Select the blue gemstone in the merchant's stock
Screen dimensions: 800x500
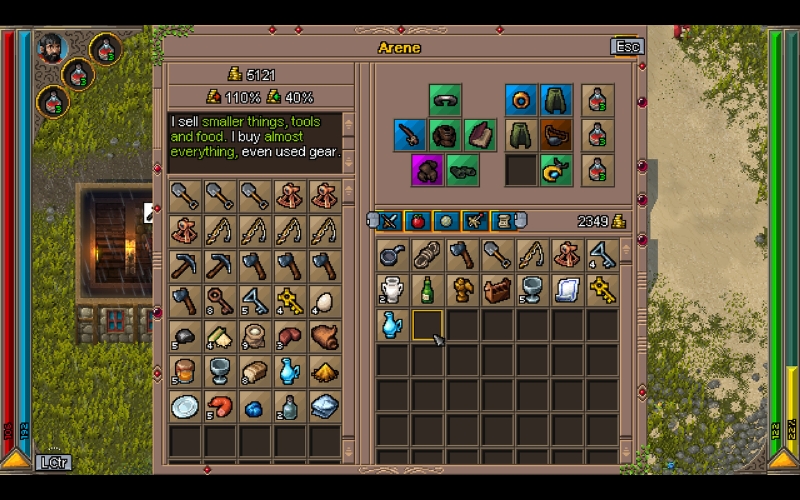(x=254, y=407)
